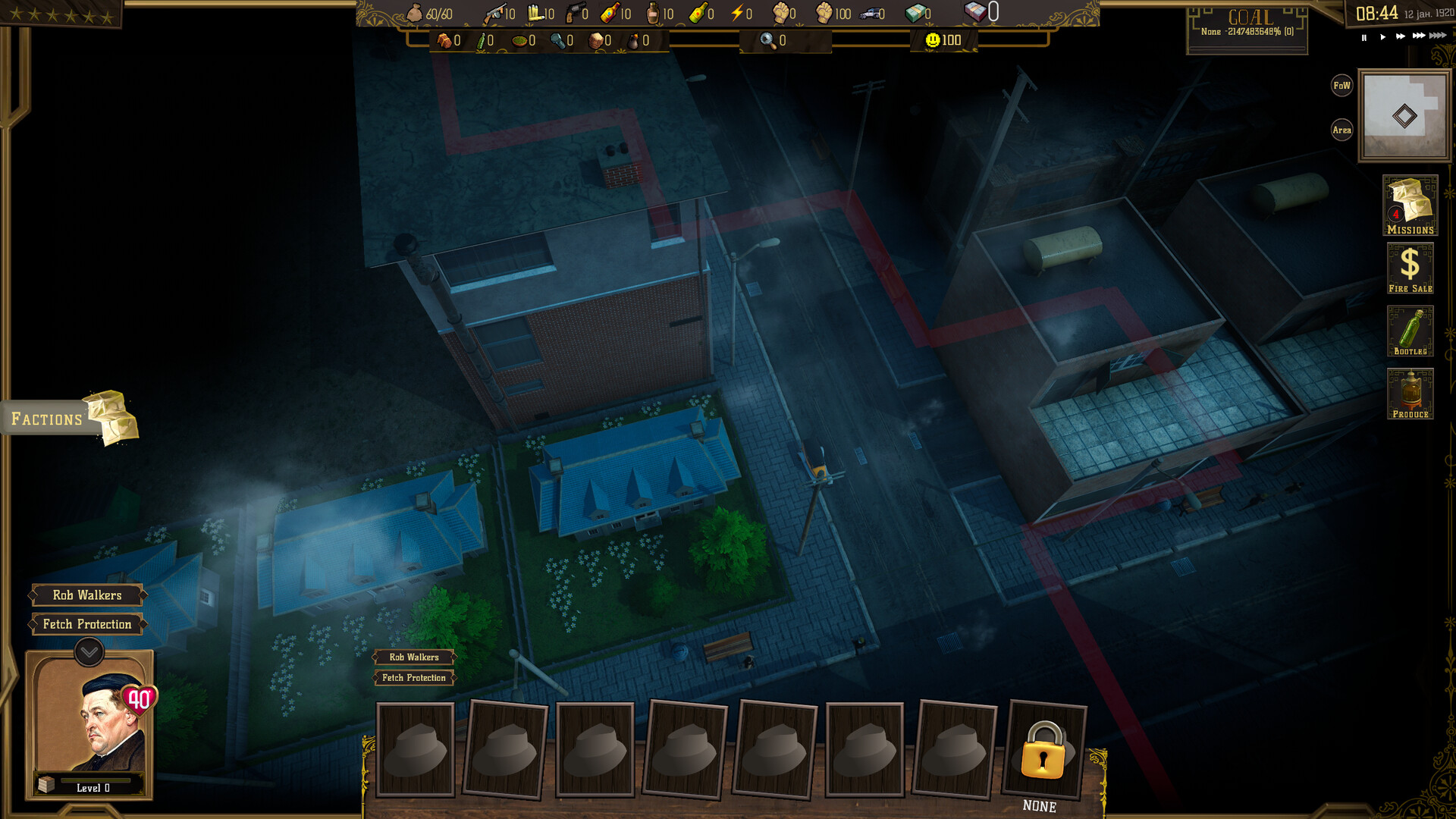
Task: Select the Fetch Protection mission label
Action: coord(89,624)
